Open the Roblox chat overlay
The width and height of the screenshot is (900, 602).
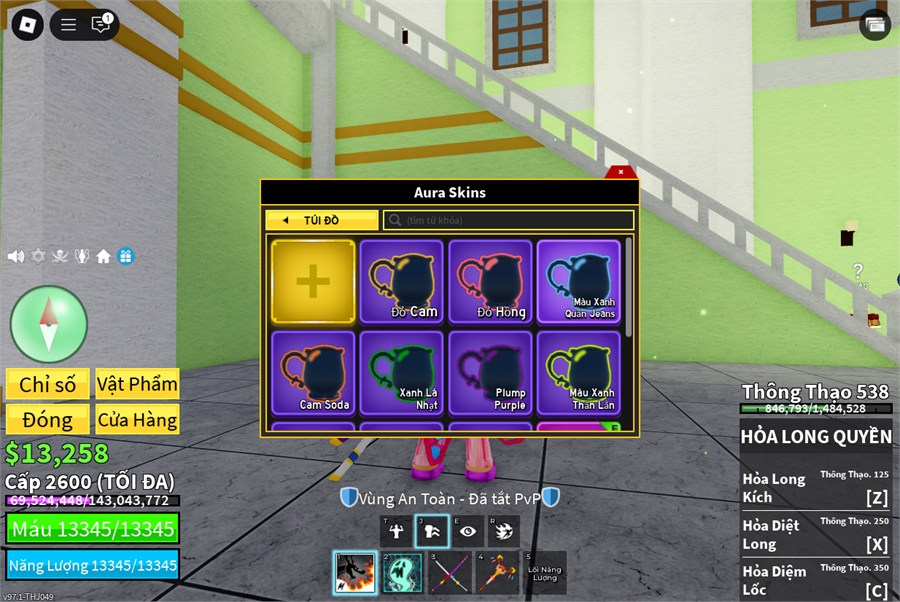pos(101,24)
